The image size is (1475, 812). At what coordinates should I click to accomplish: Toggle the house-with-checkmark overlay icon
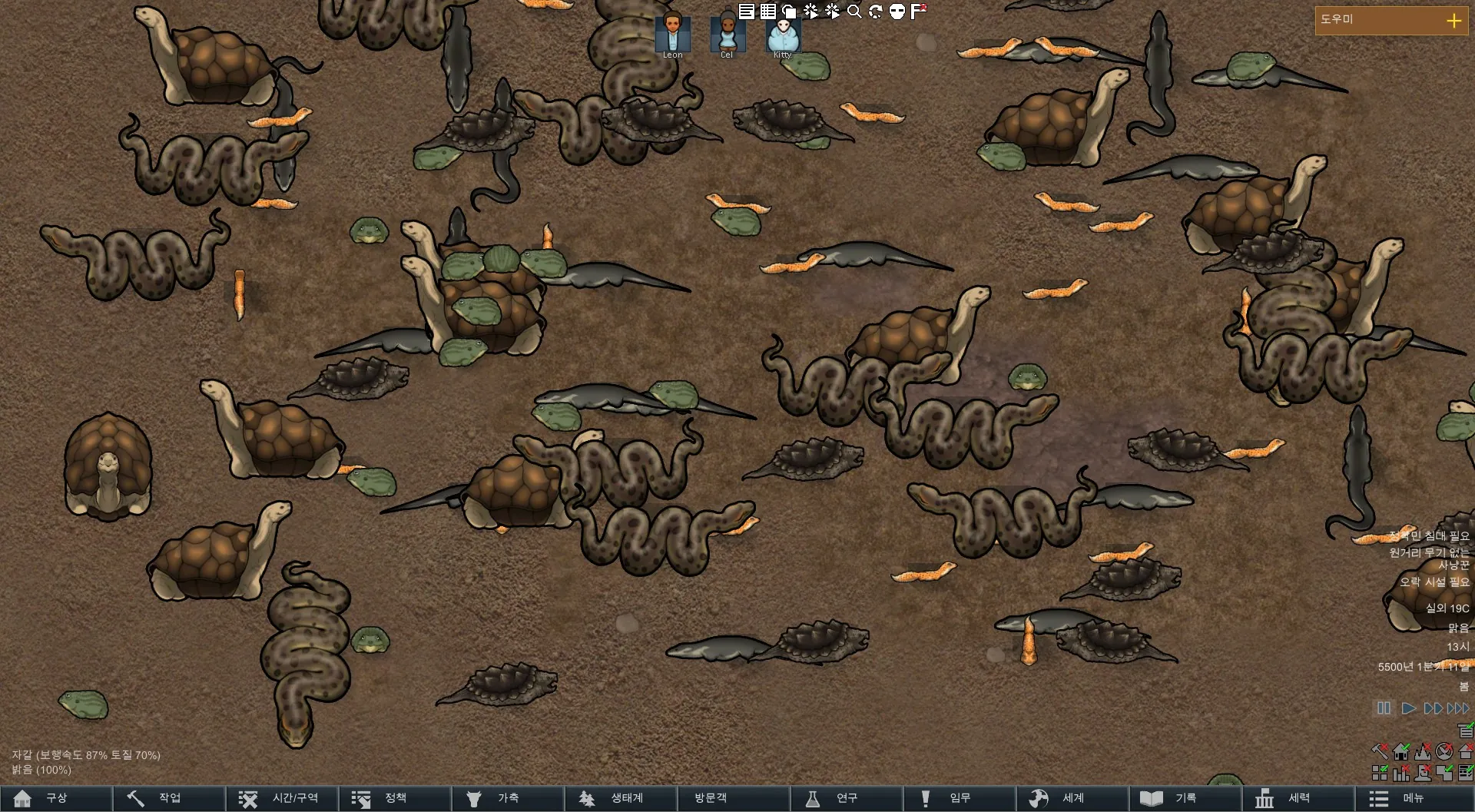click(x=1401, y=751)
